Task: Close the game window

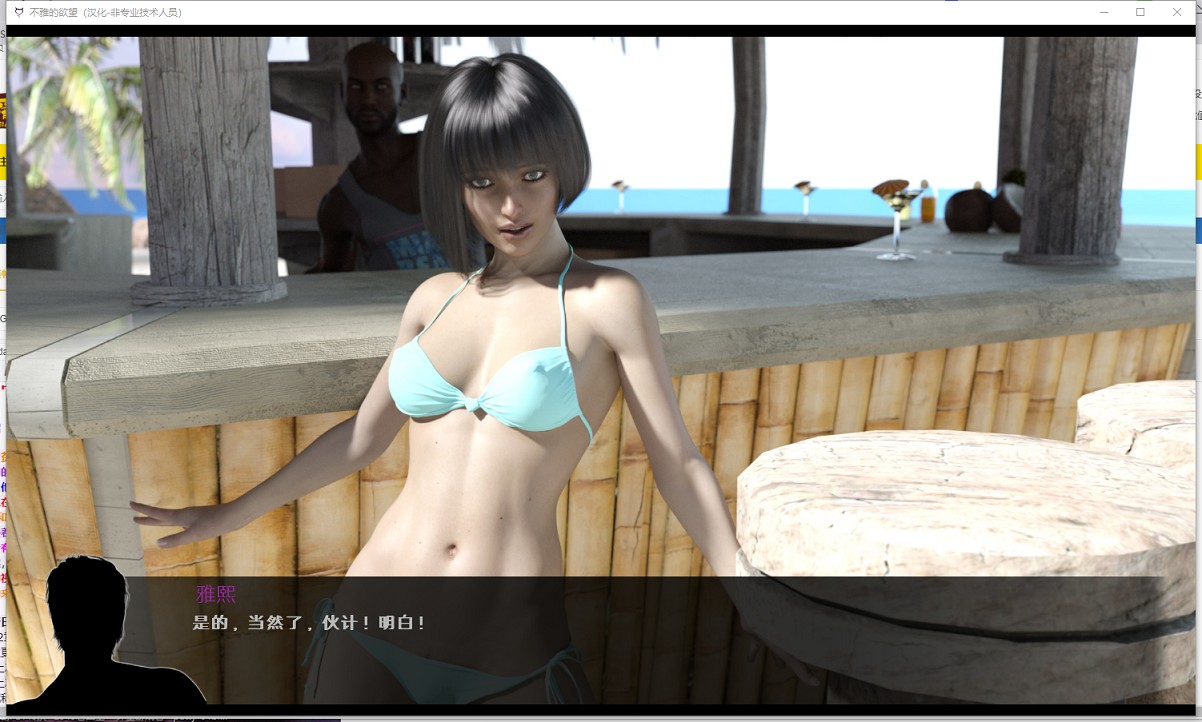Action: 1177,12
